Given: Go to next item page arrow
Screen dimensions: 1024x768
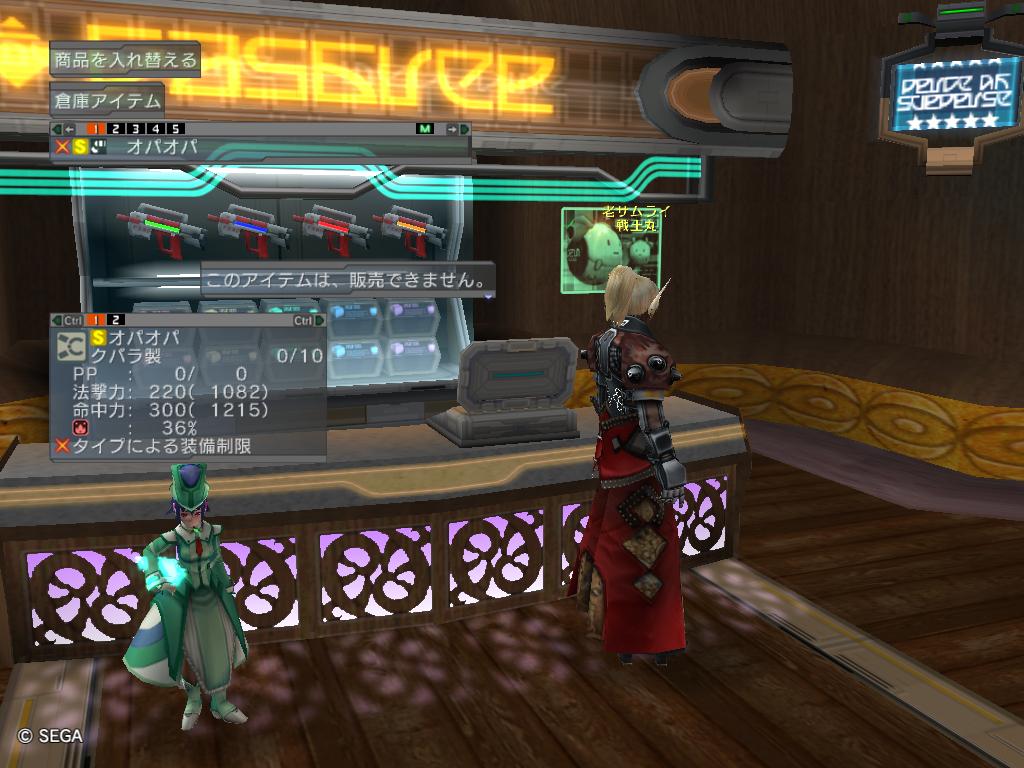Looking at the screenshot, I should pyautogui.click(x=458, y=129).
